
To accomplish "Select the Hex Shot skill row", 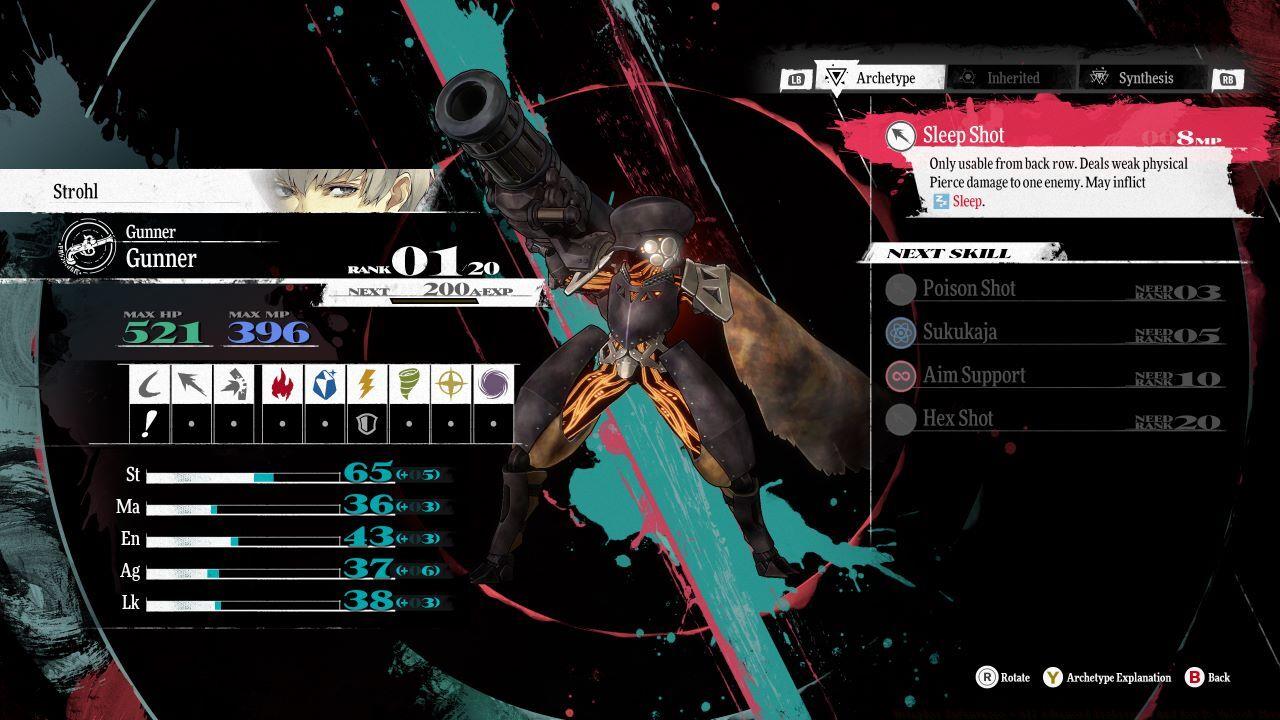I will [x=1050, y=419].
